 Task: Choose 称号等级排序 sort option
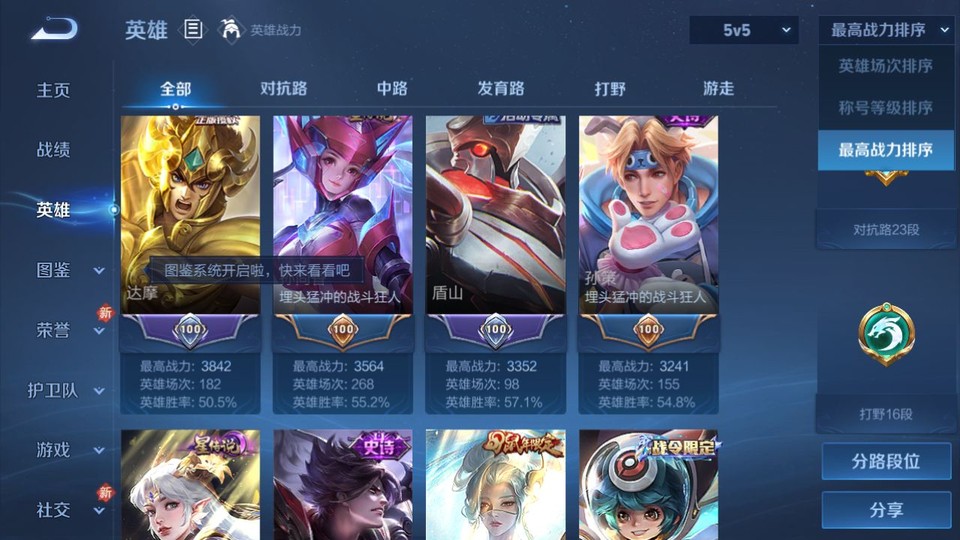[x=885, y=108]
